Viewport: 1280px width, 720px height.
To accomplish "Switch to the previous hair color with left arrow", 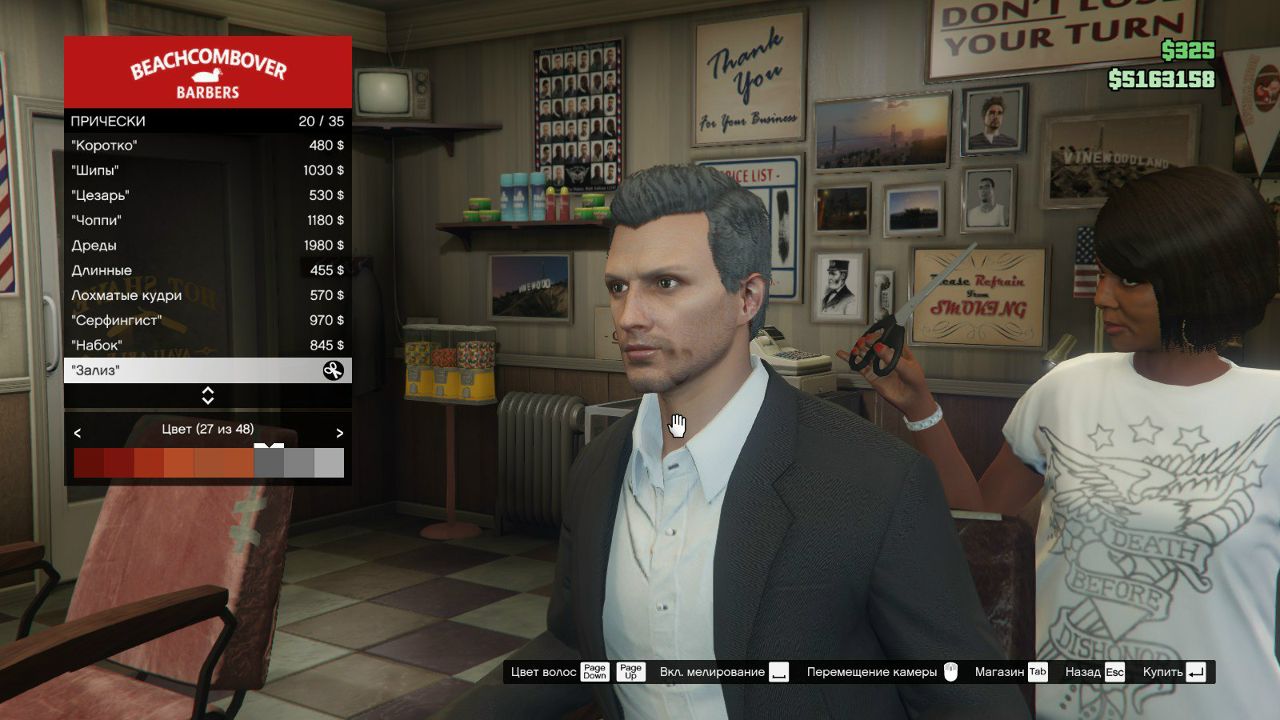I will [x=78, y=433].
